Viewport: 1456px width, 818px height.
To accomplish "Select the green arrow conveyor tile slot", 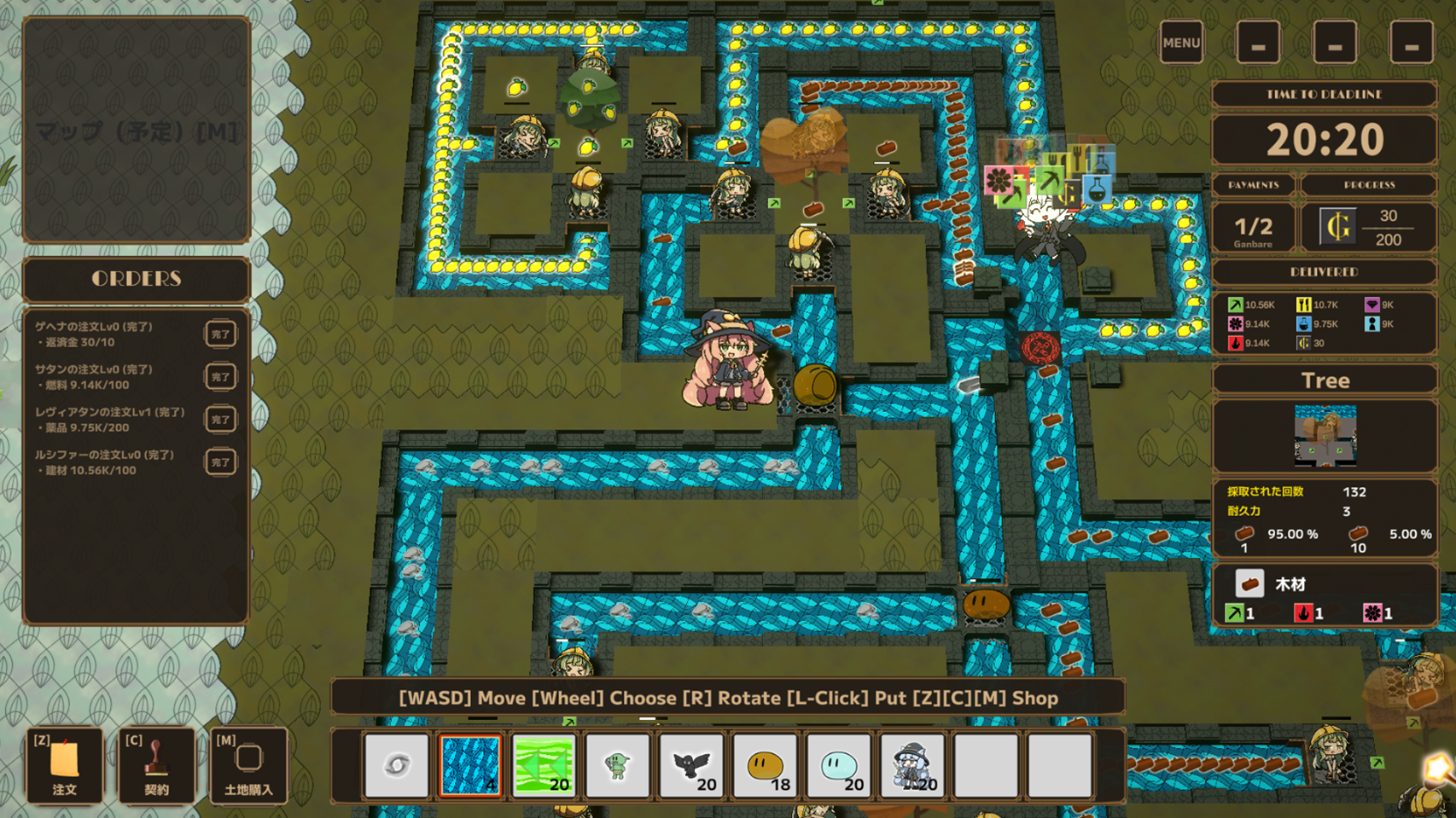I will [x=544, y=765].
